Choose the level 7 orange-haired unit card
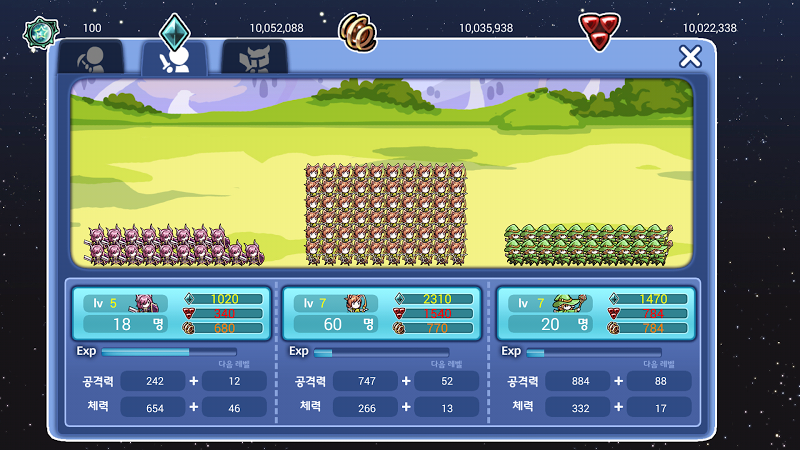The image size is (800, 450). tap(384, 312)
